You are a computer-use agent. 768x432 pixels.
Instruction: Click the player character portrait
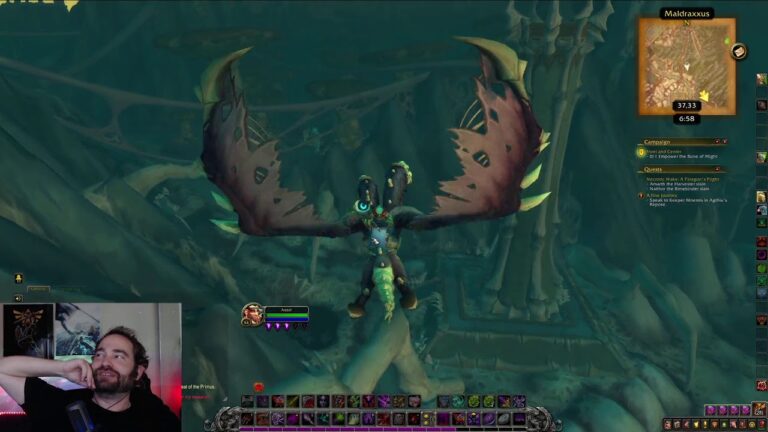(x=252, y=314)
